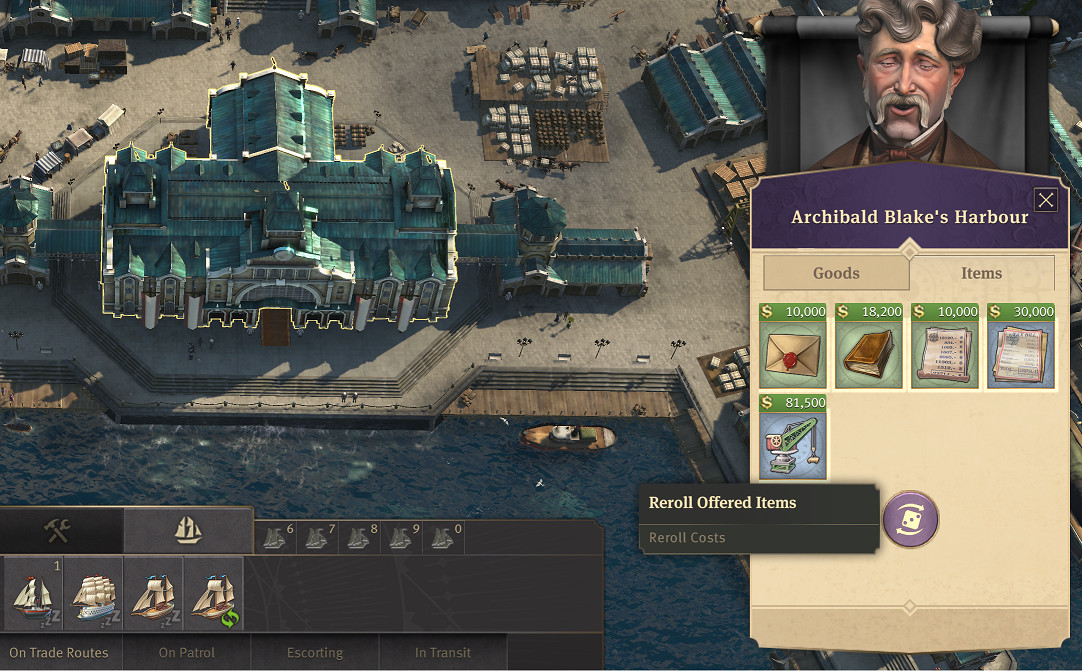Screen dimensions: 1082x671
Task: View ships In Transit
Action: (443, 652)
